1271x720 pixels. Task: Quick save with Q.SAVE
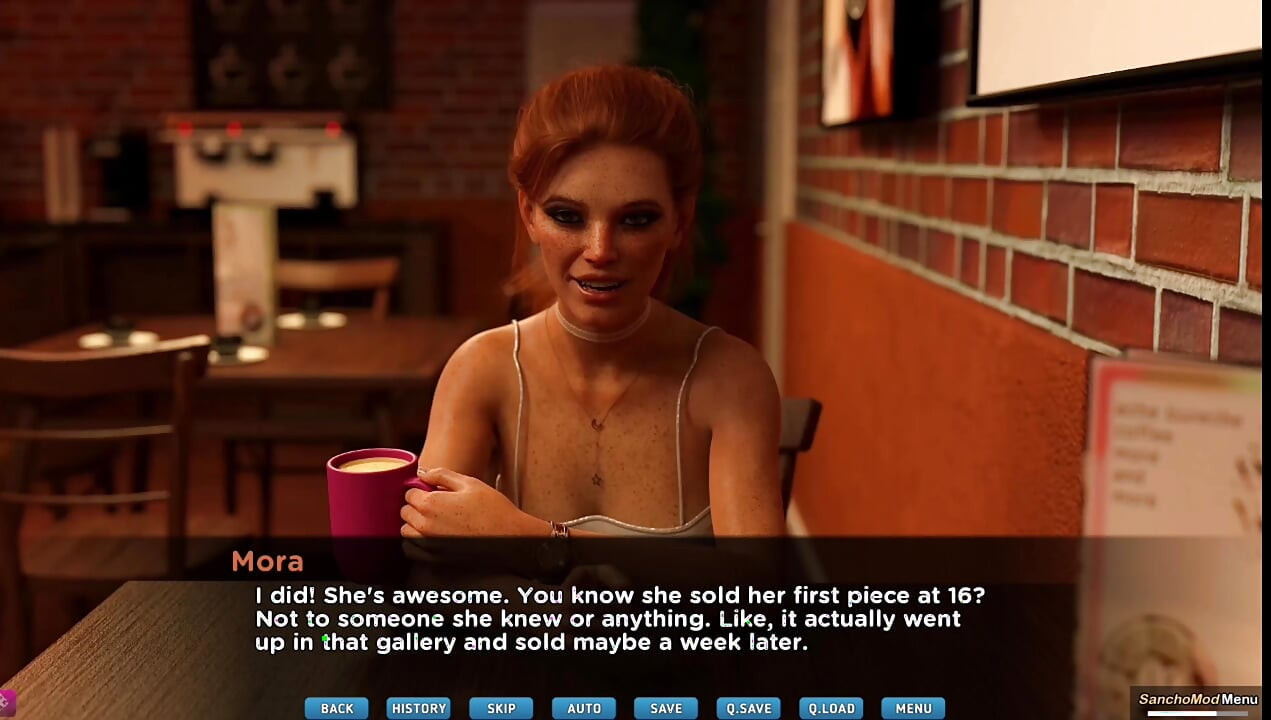coord(748,708)
